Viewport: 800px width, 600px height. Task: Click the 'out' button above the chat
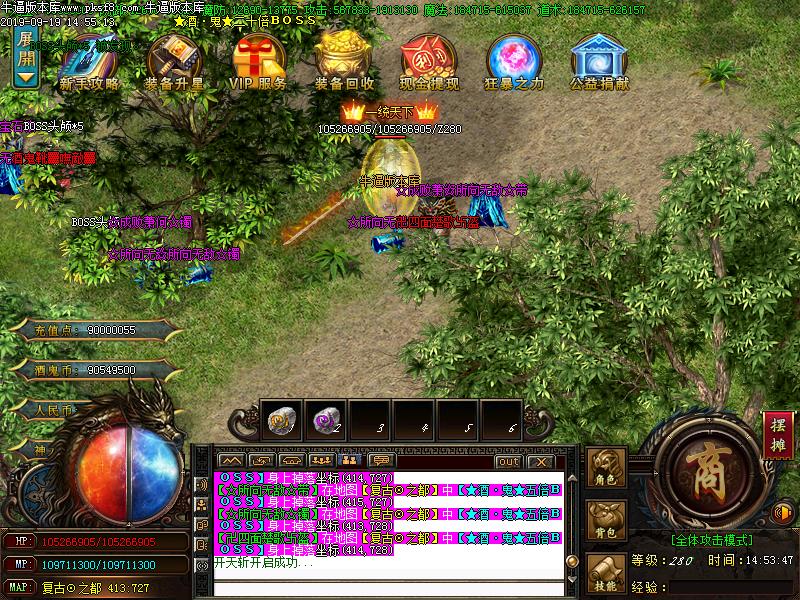click(x=508, y=461)
